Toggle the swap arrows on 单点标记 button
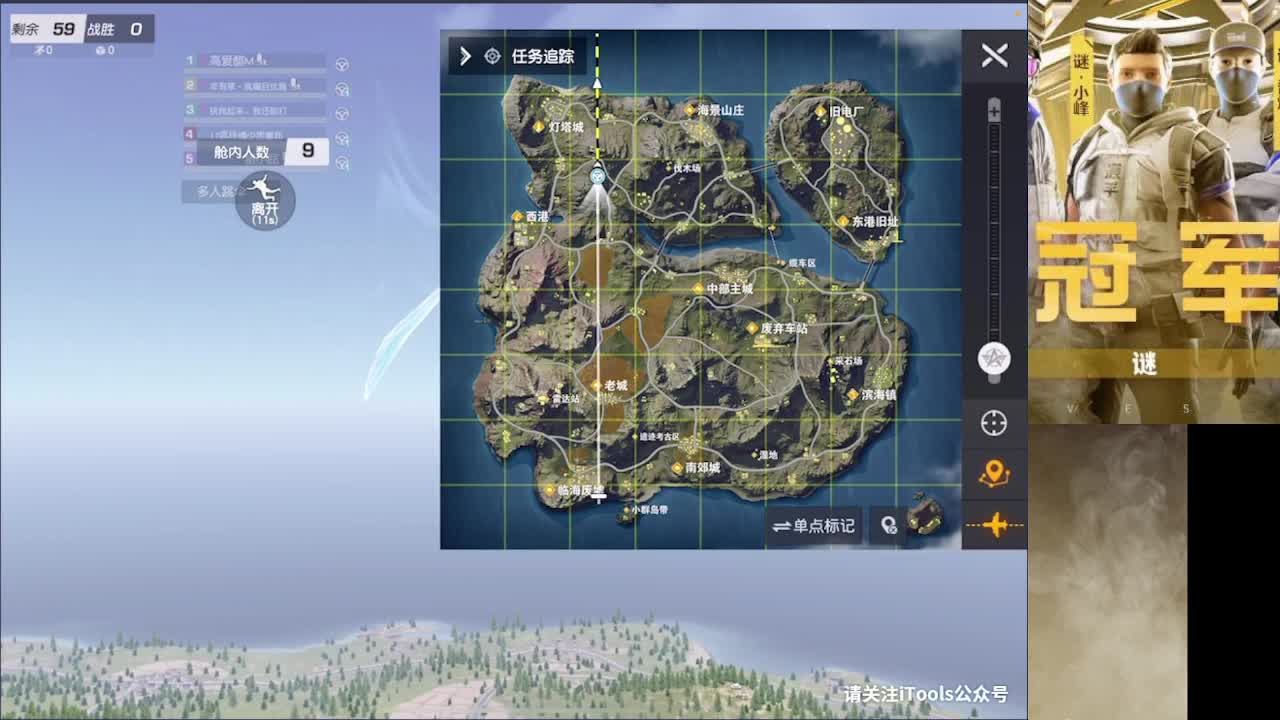 coord(783,527)
